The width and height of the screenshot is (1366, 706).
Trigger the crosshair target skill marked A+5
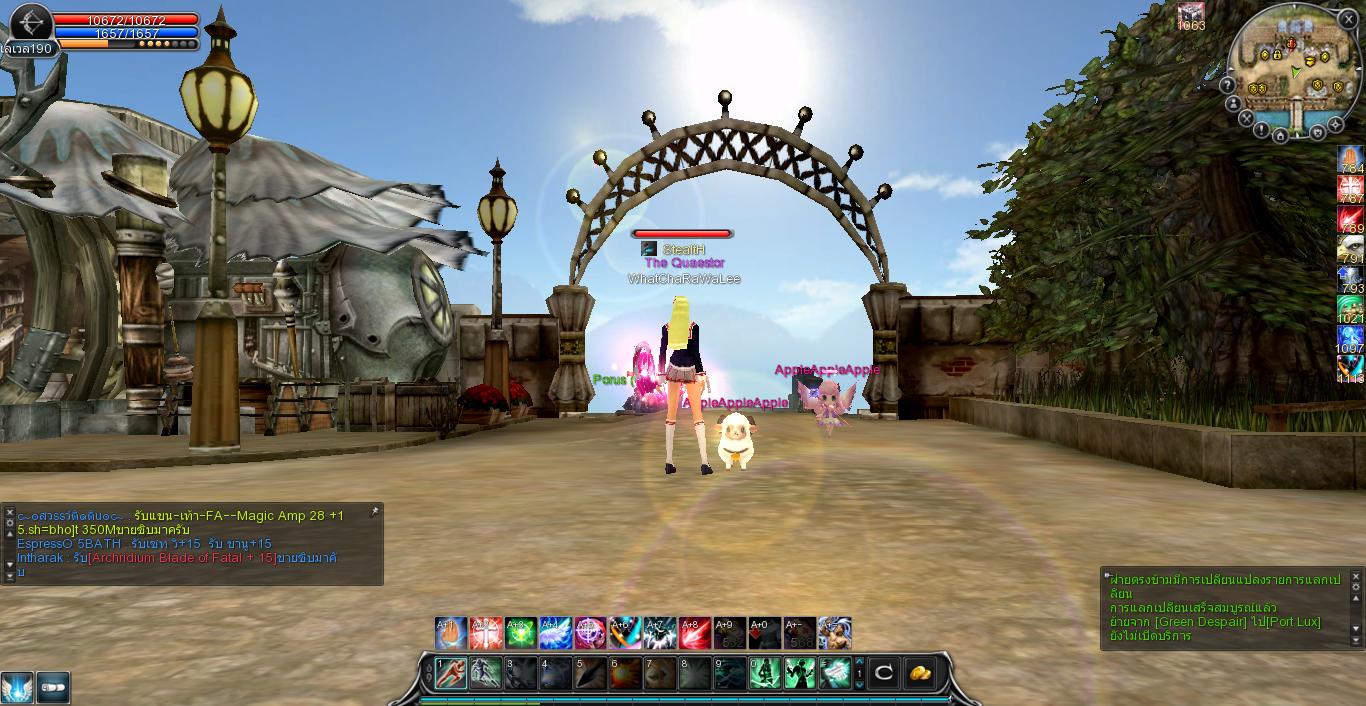pyautogui.click(x=590, y=633)
